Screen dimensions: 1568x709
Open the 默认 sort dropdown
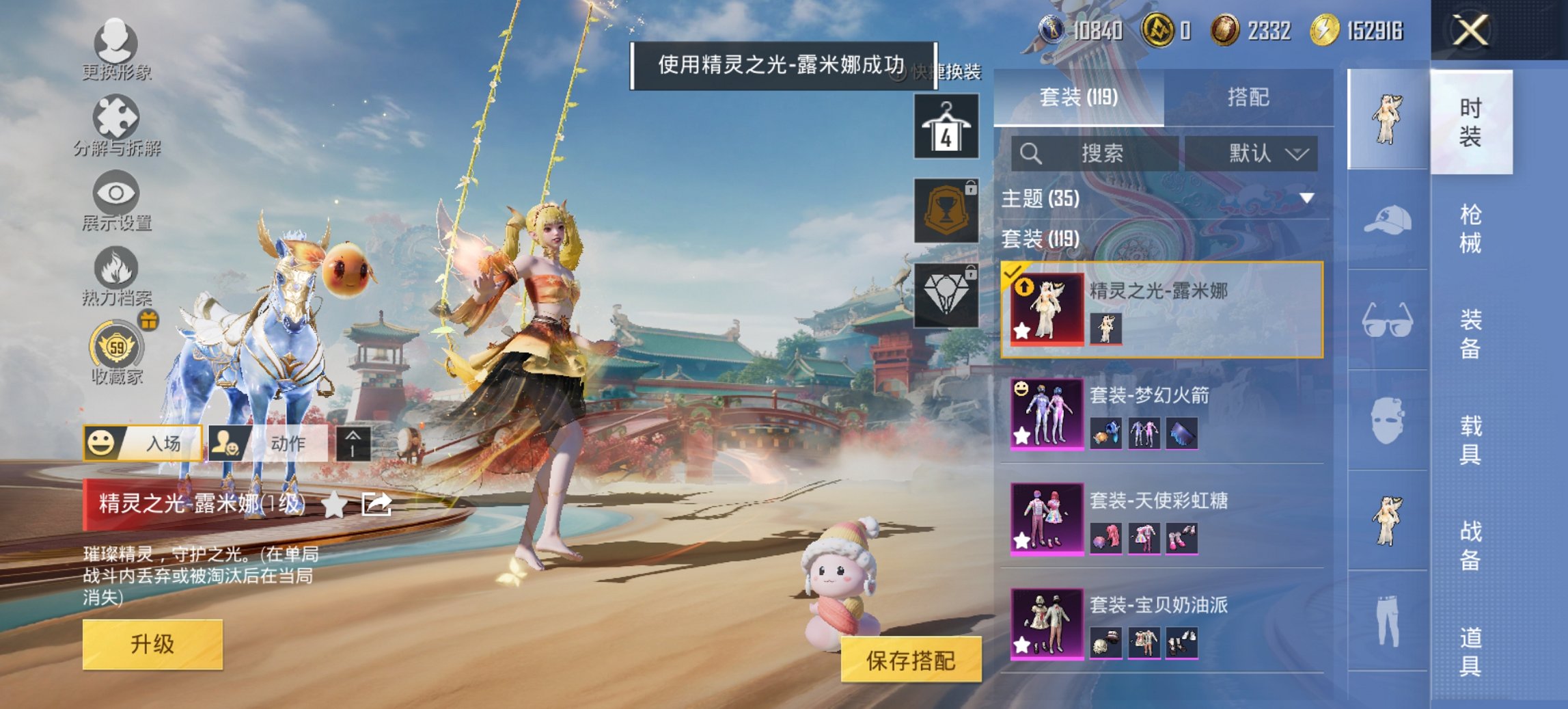(x=1259, y=154)
